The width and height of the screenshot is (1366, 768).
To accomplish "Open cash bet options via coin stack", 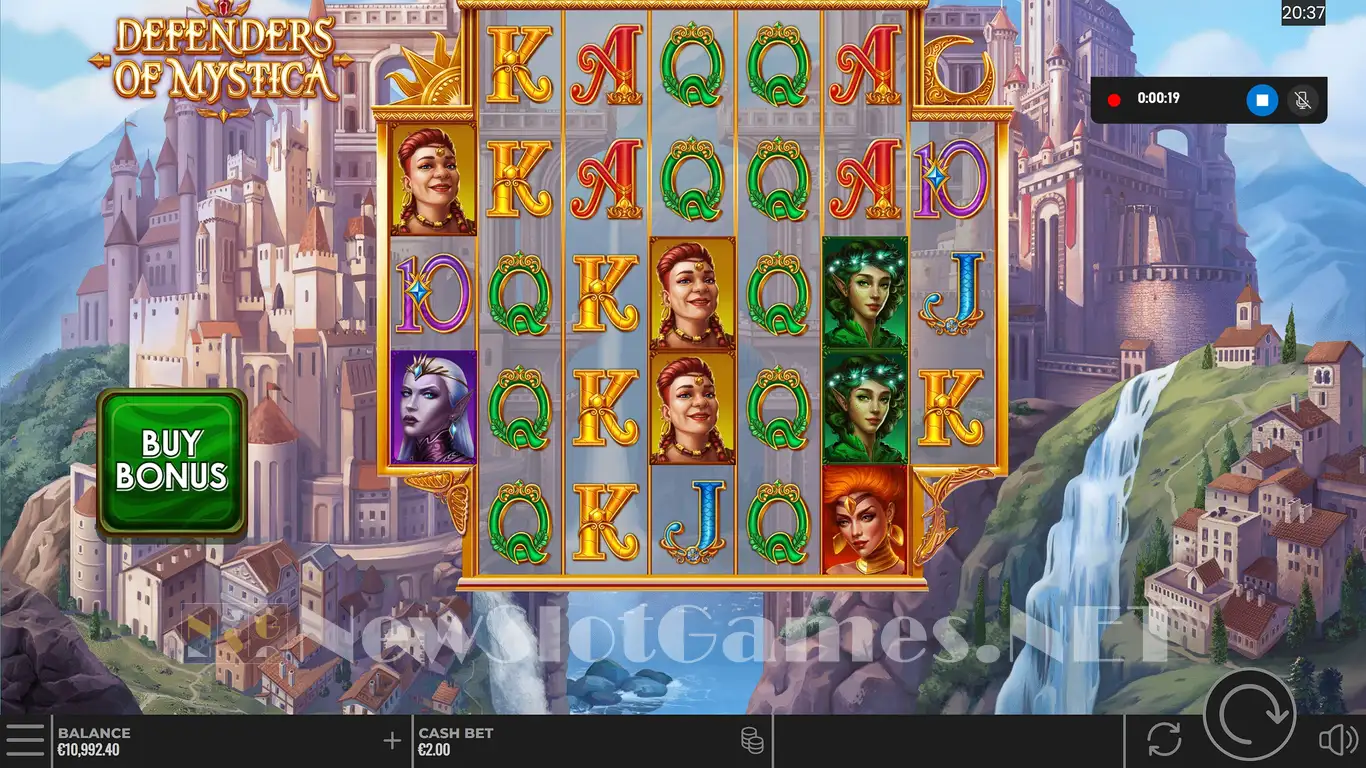I will (752, 741).
